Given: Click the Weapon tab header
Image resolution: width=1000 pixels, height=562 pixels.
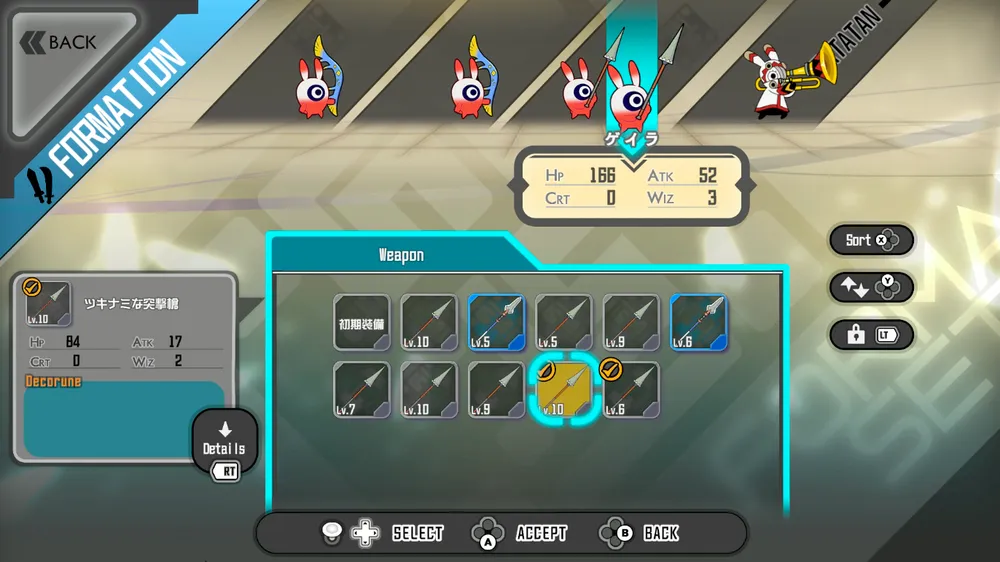Looking at the screenshot, I should 400,255.
